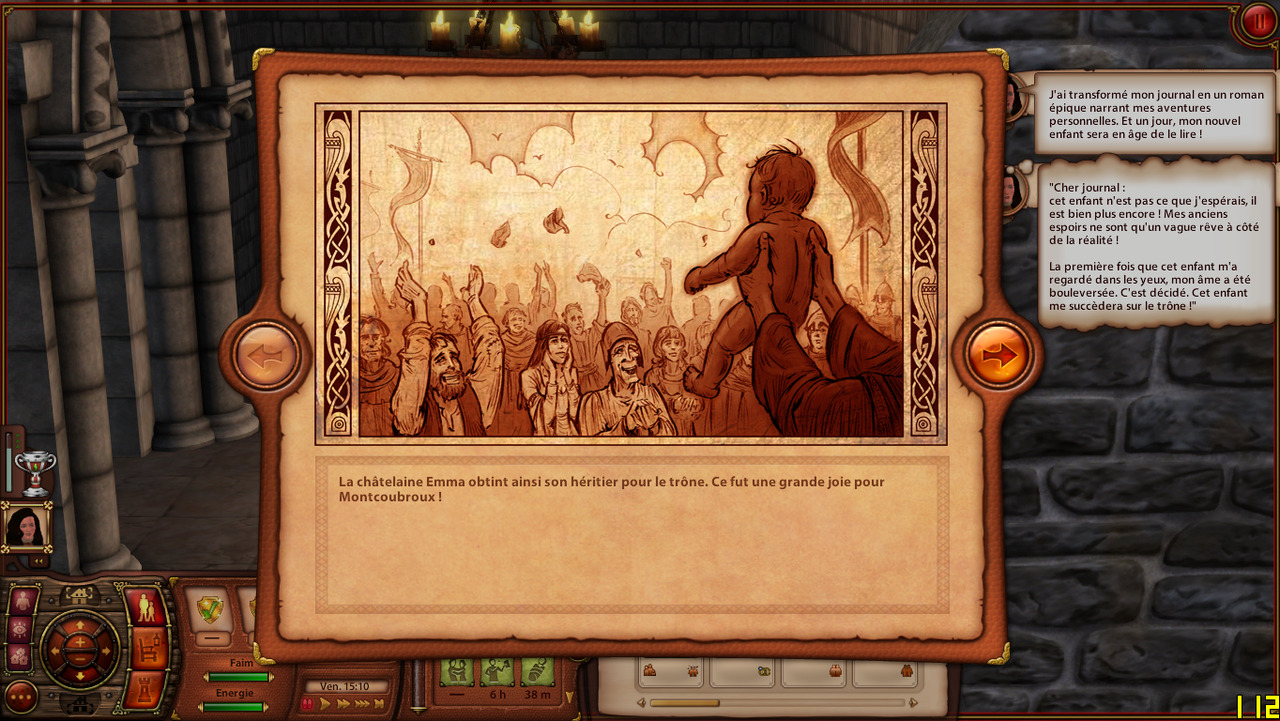Open the three-dots options menu
Screen dimensions: 1280x721
(21, 696)
